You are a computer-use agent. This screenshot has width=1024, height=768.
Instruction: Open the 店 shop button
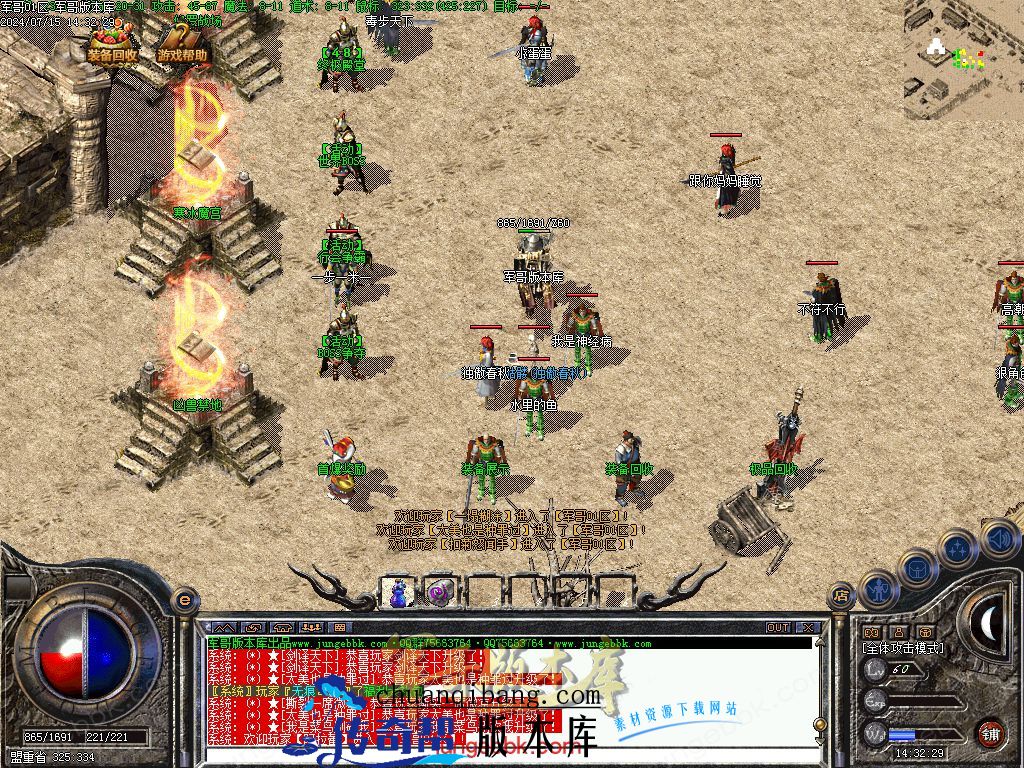841,595
